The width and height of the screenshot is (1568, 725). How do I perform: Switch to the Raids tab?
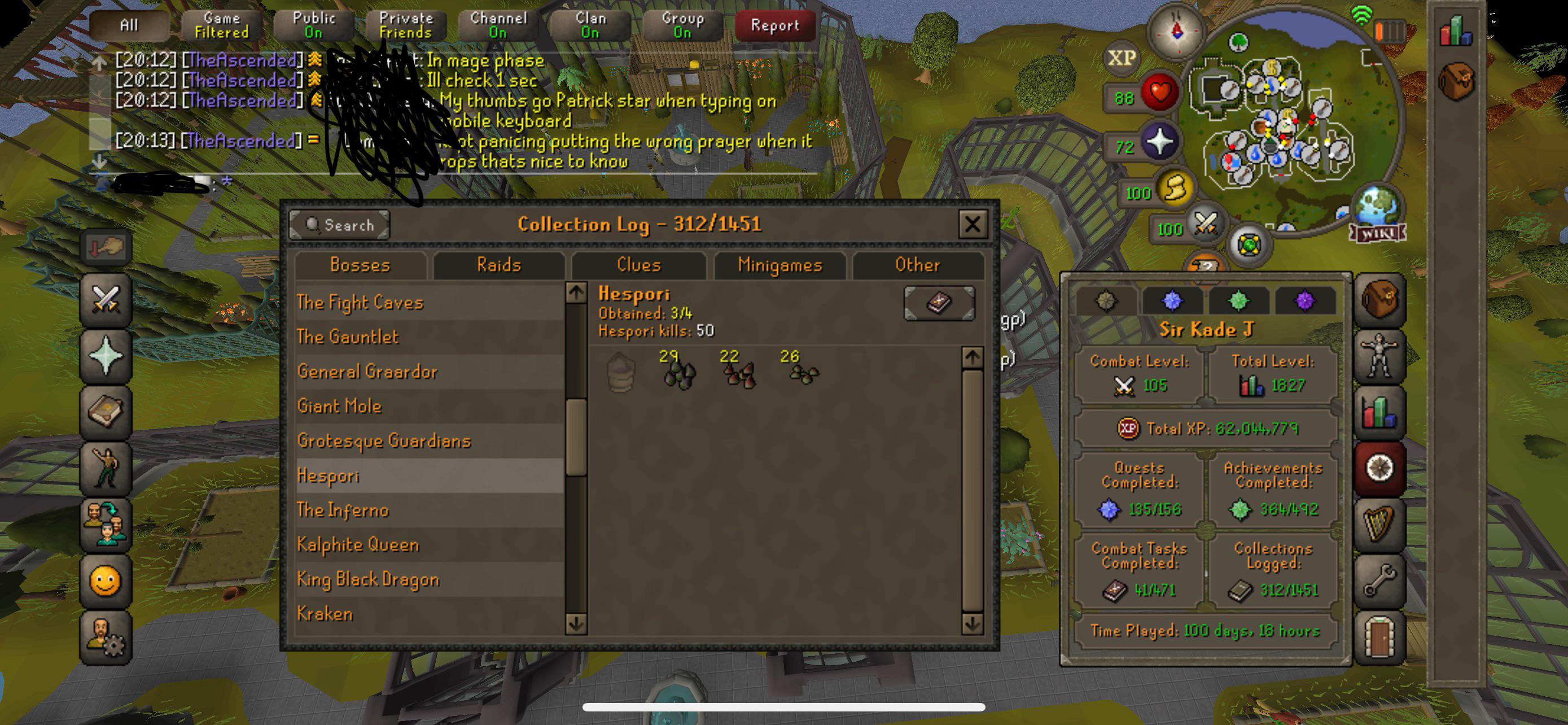coord(499,265)
